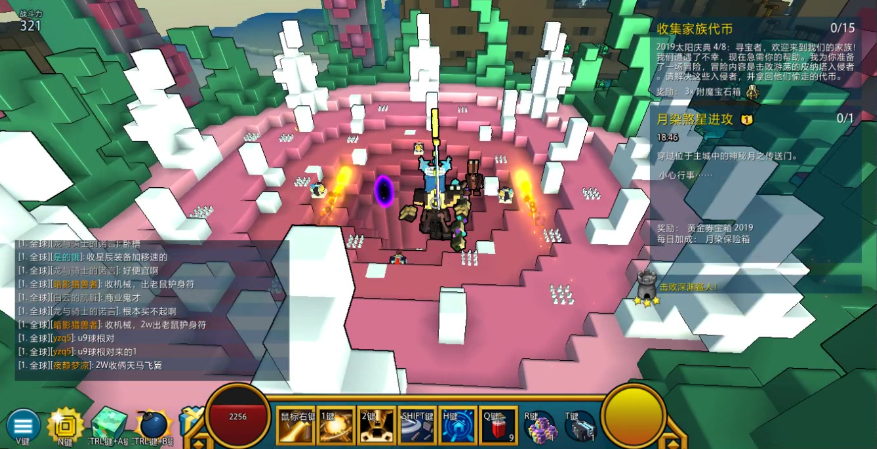Viewport: 877px width, 449px height.
Task: Select the purple gem item on R key
Action: (x=541, y=427)
